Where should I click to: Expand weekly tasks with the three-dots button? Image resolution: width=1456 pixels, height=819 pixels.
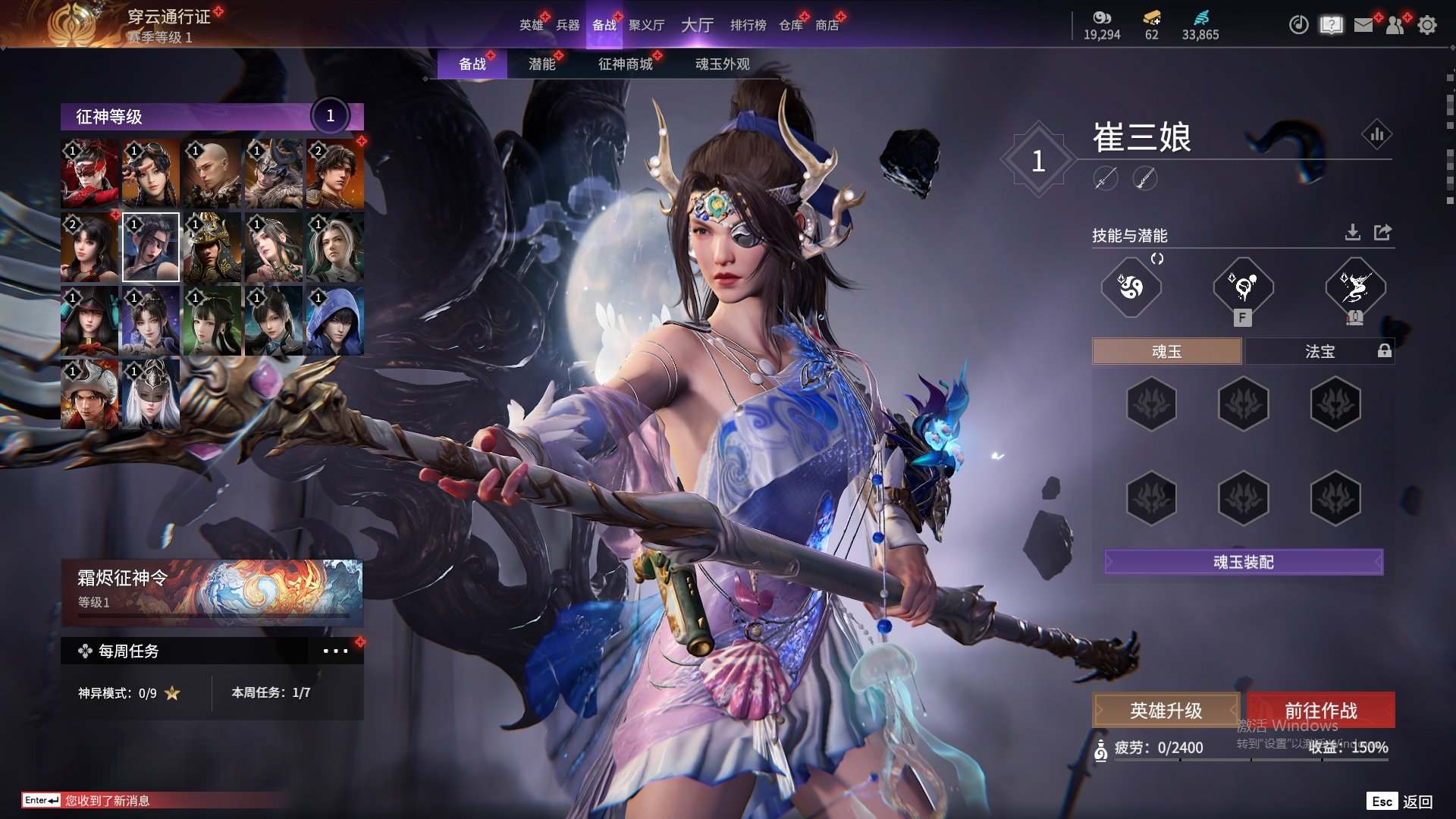[335, 651]
